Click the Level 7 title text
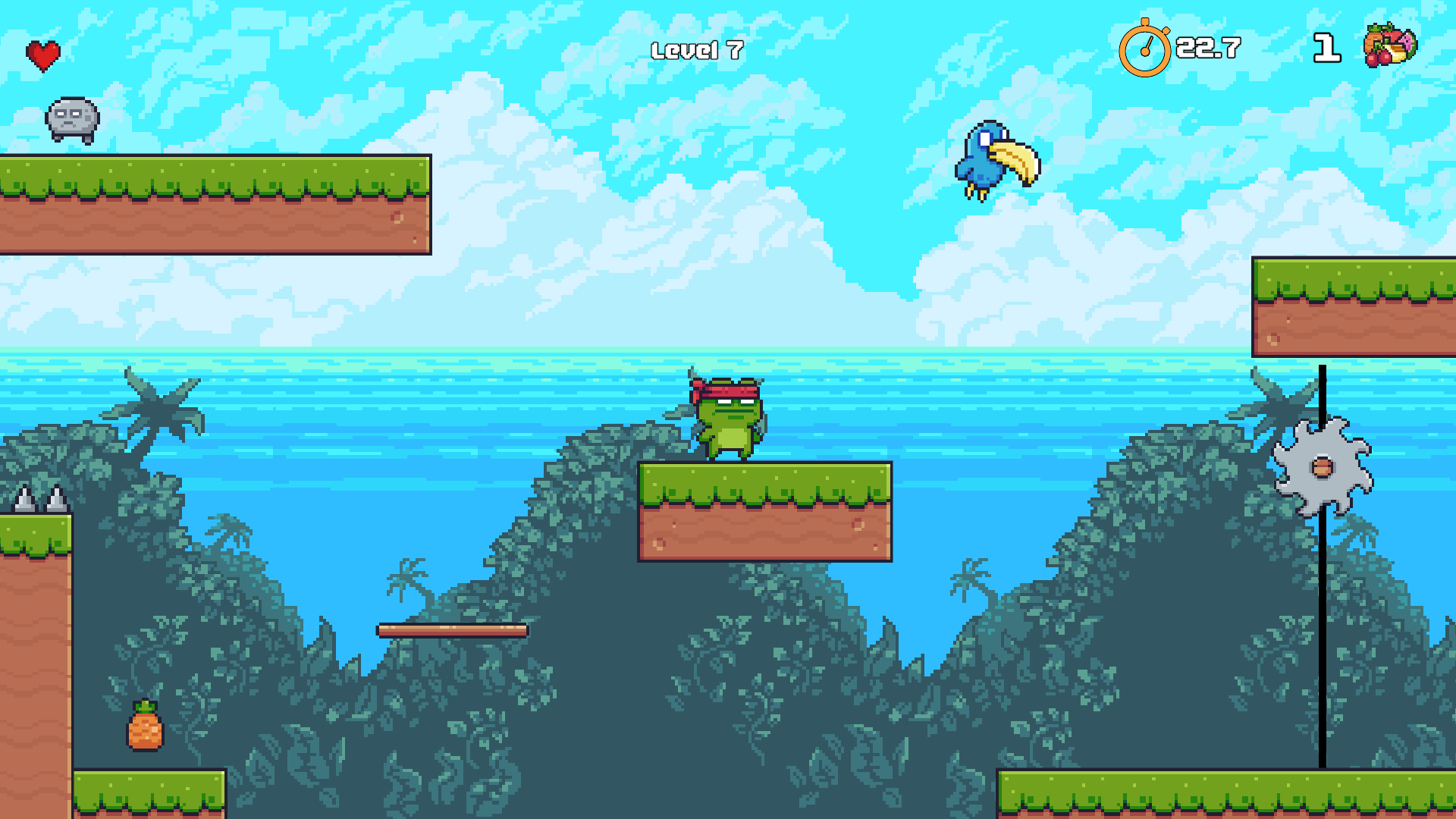1456x819 pixels. coord(698,52)
